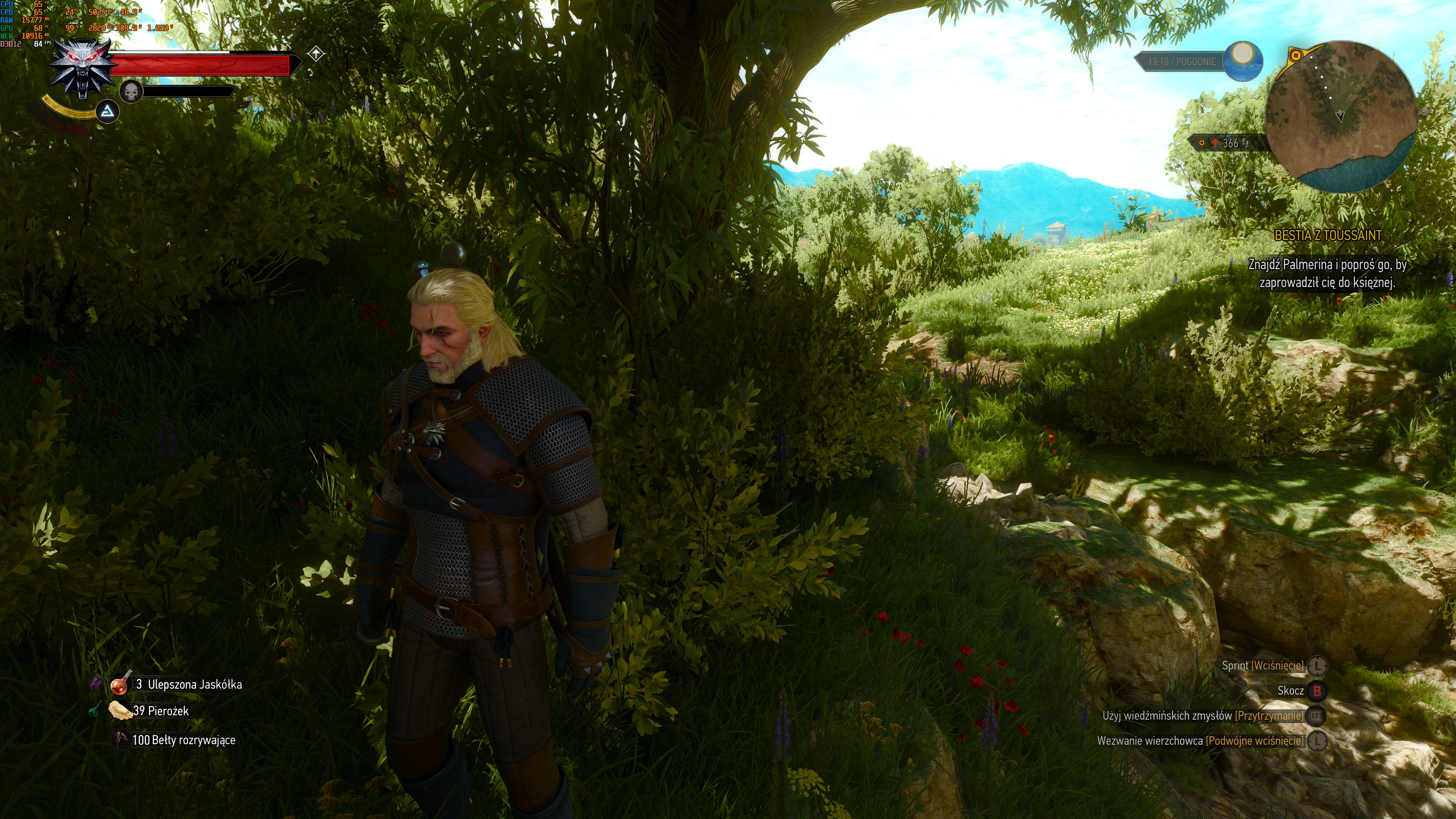The height and width of the screenshot is (819, 1456).
Task: Click the green flask secondary slot
Action: coord(94,709)
